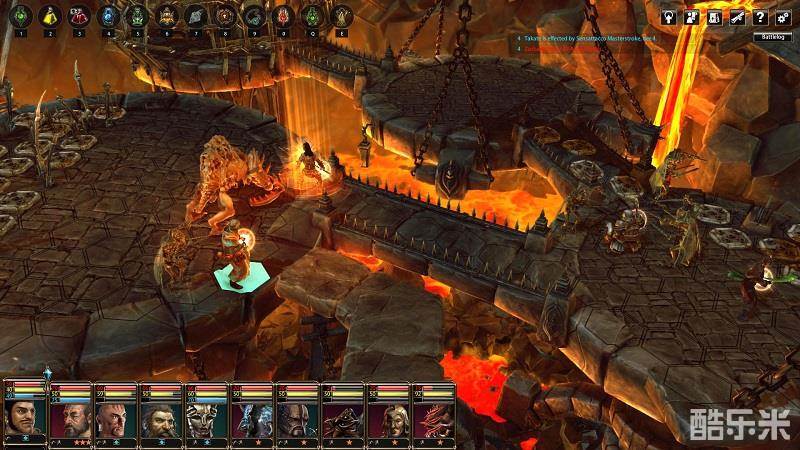800x450 pixels.
Task: Activate the ability in hotbar slot E
Action: pos(343,16)
